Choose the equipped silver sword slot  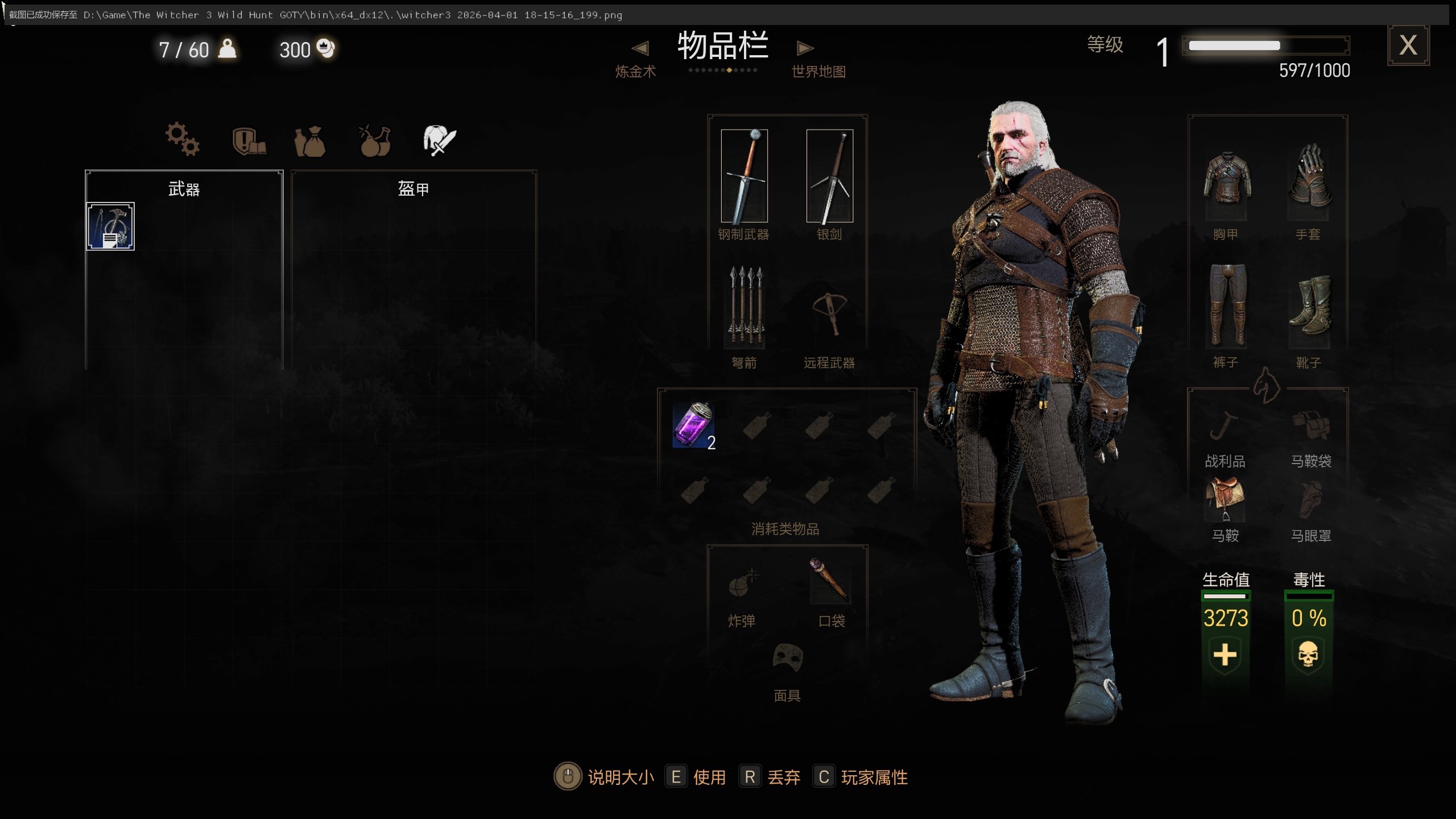pos(829,176)
